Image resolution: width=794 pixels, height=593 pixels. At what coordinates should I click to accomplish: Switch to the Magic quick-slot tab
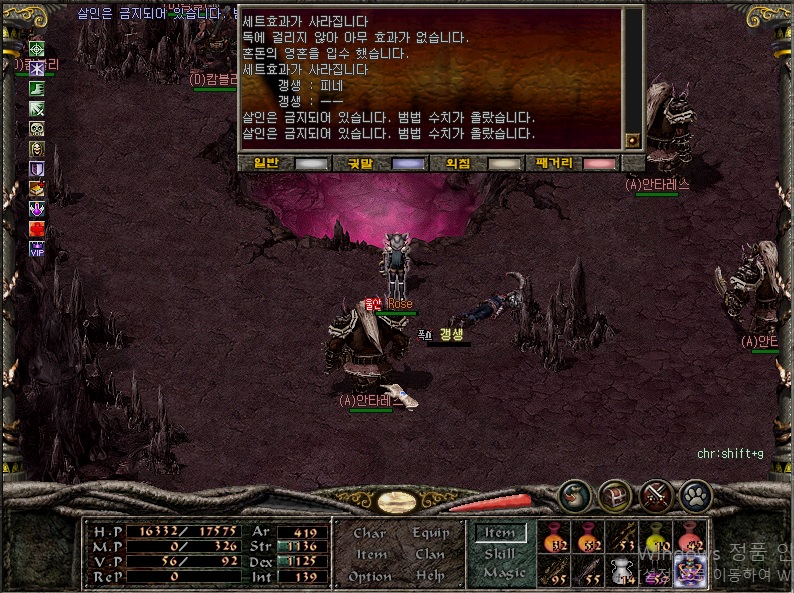503,572
